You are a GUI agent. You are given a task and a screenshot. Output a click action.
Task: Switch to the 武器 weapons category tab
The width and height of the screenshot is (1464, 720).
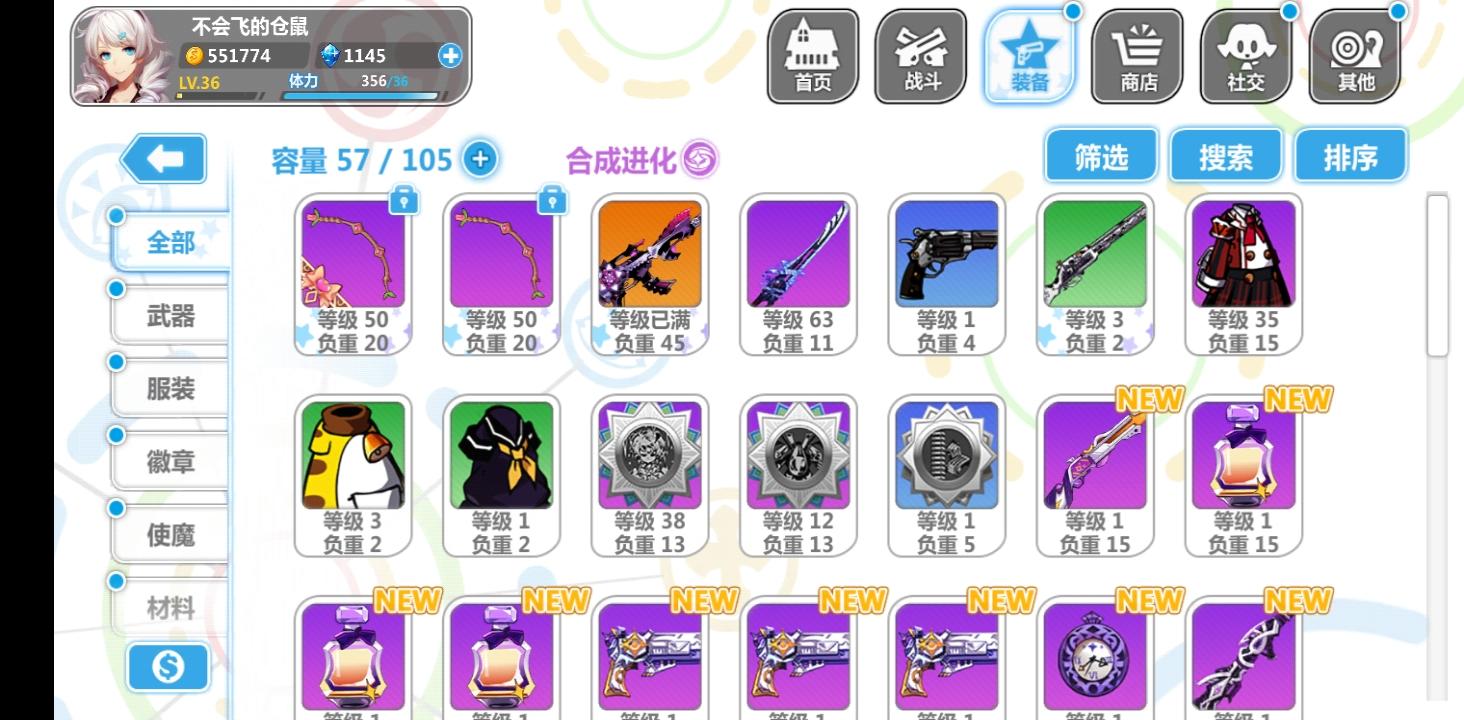pos(170,315)
